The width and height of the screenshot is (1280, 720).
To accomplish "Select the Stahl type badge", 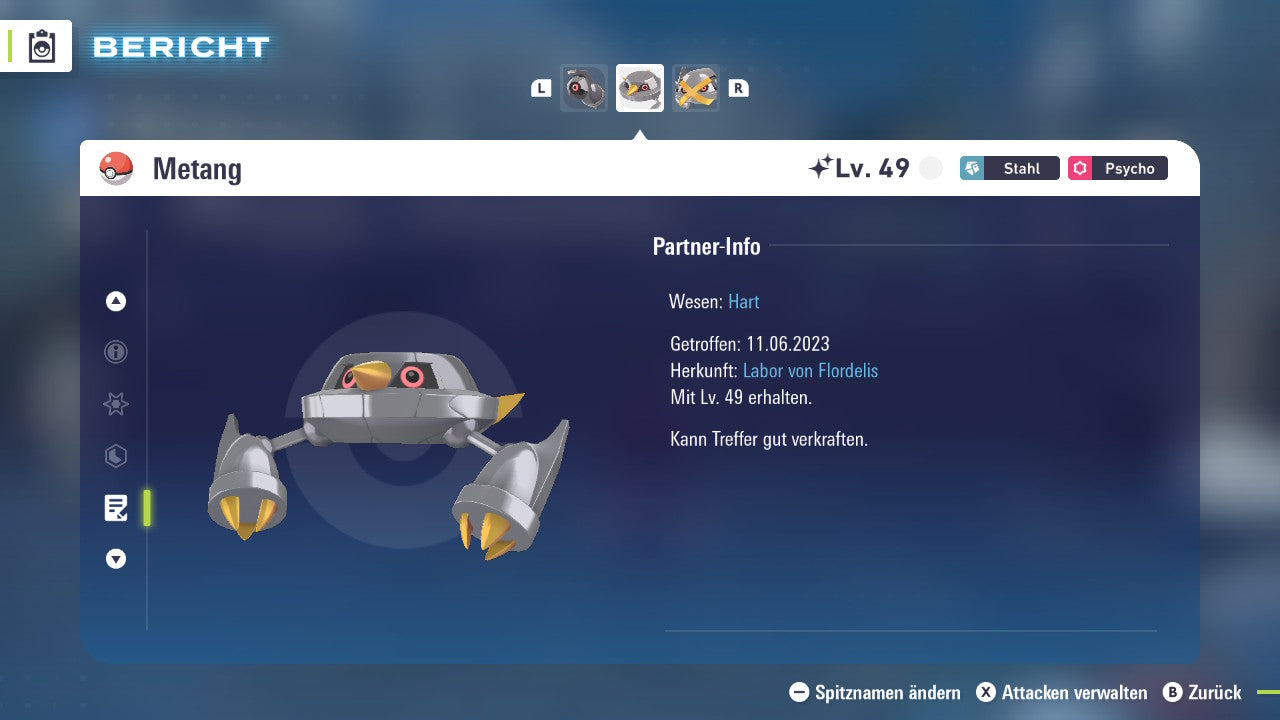I will point(1009,168).
